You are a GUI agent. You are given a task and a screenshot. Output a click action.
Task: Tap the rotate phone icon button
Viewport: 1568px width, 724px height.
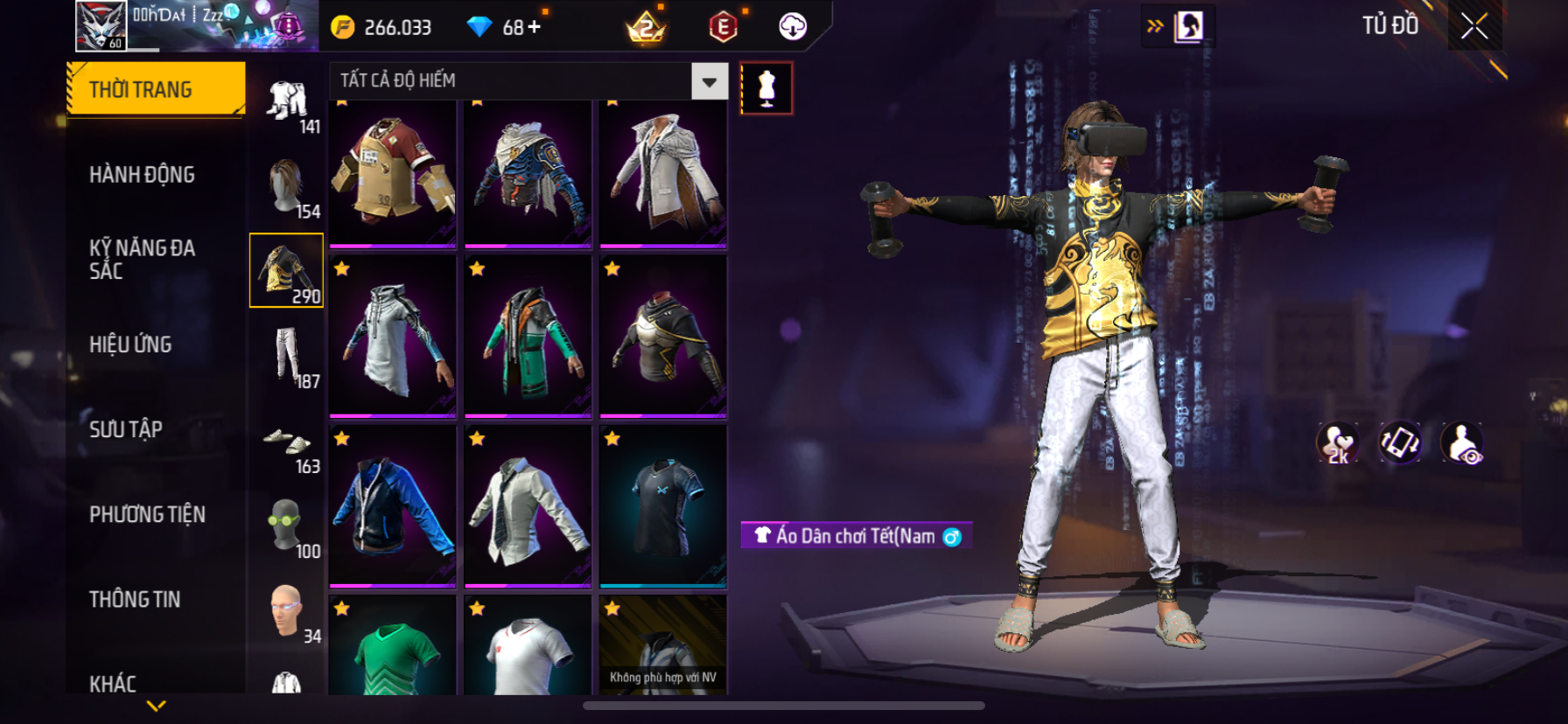point(1399,442)
